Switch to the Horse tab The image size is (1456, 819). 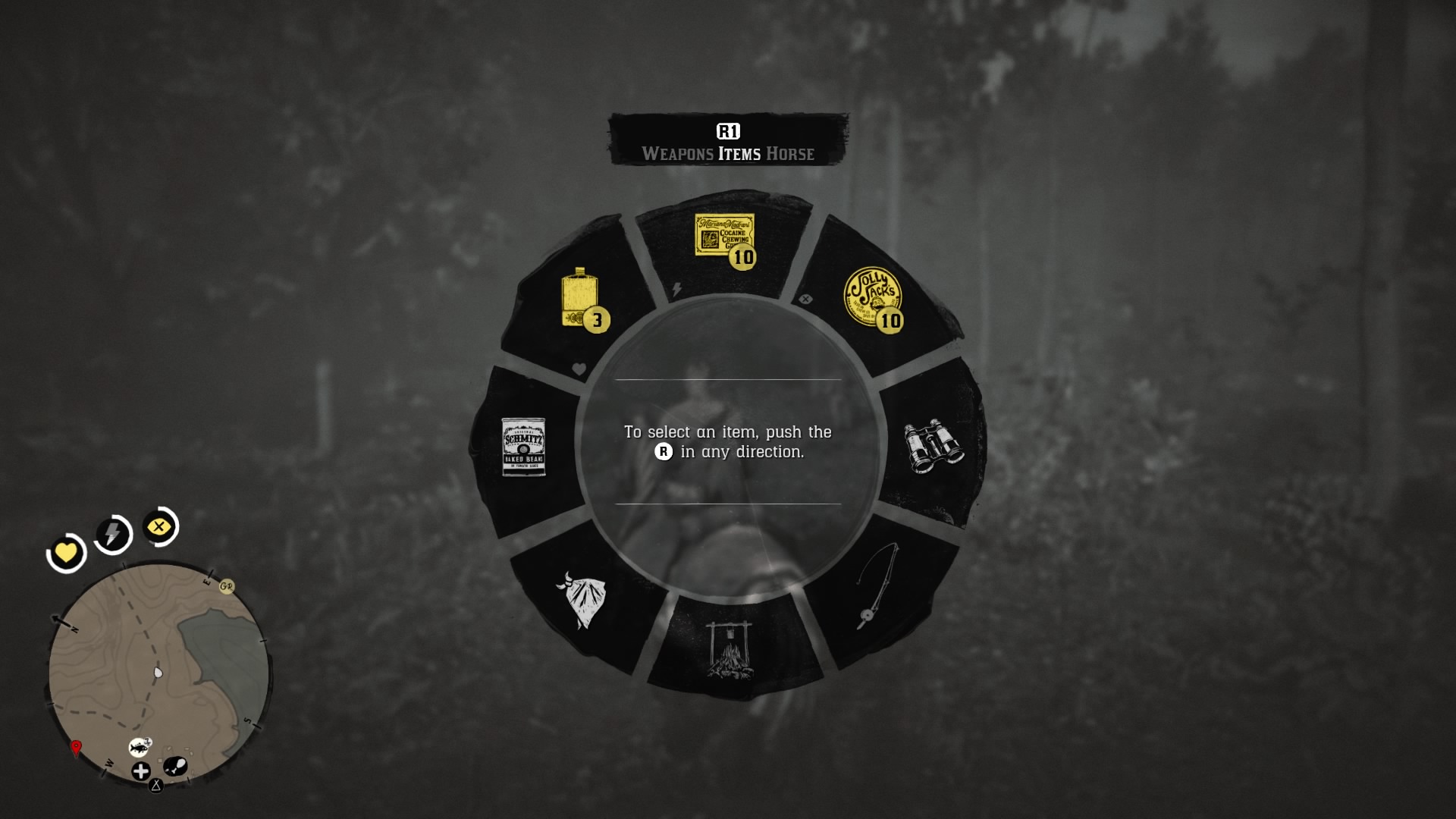(x=792, y=154)
